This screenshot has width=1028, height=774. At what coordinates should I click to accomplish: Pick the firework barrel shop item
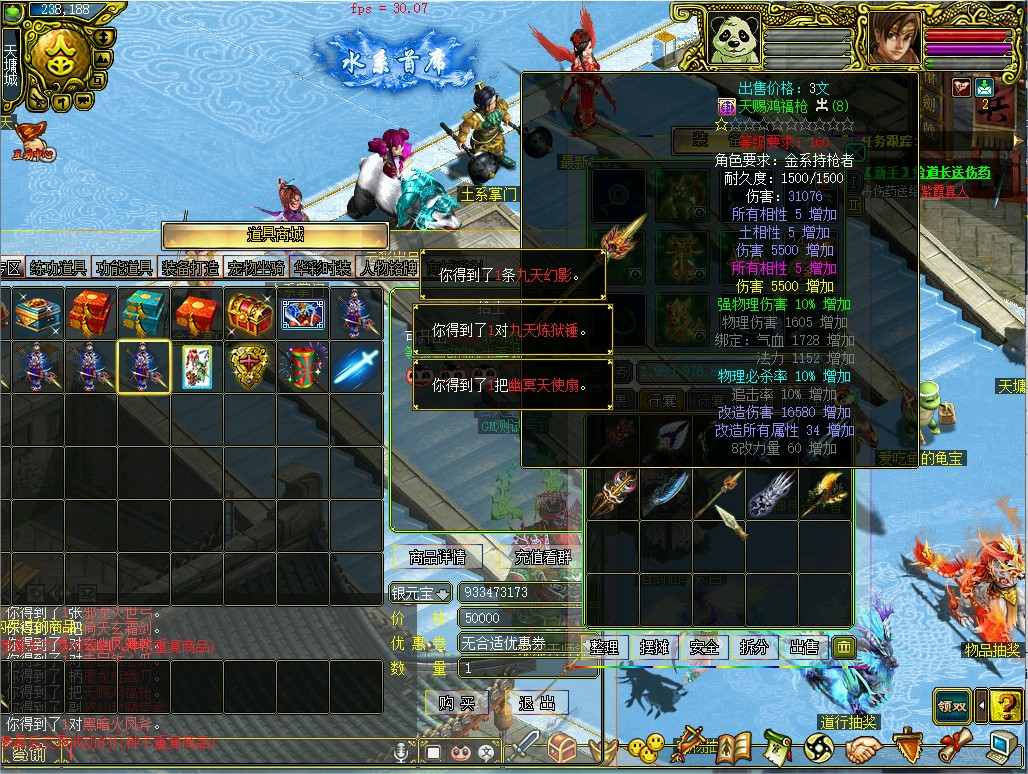point(302,367)
